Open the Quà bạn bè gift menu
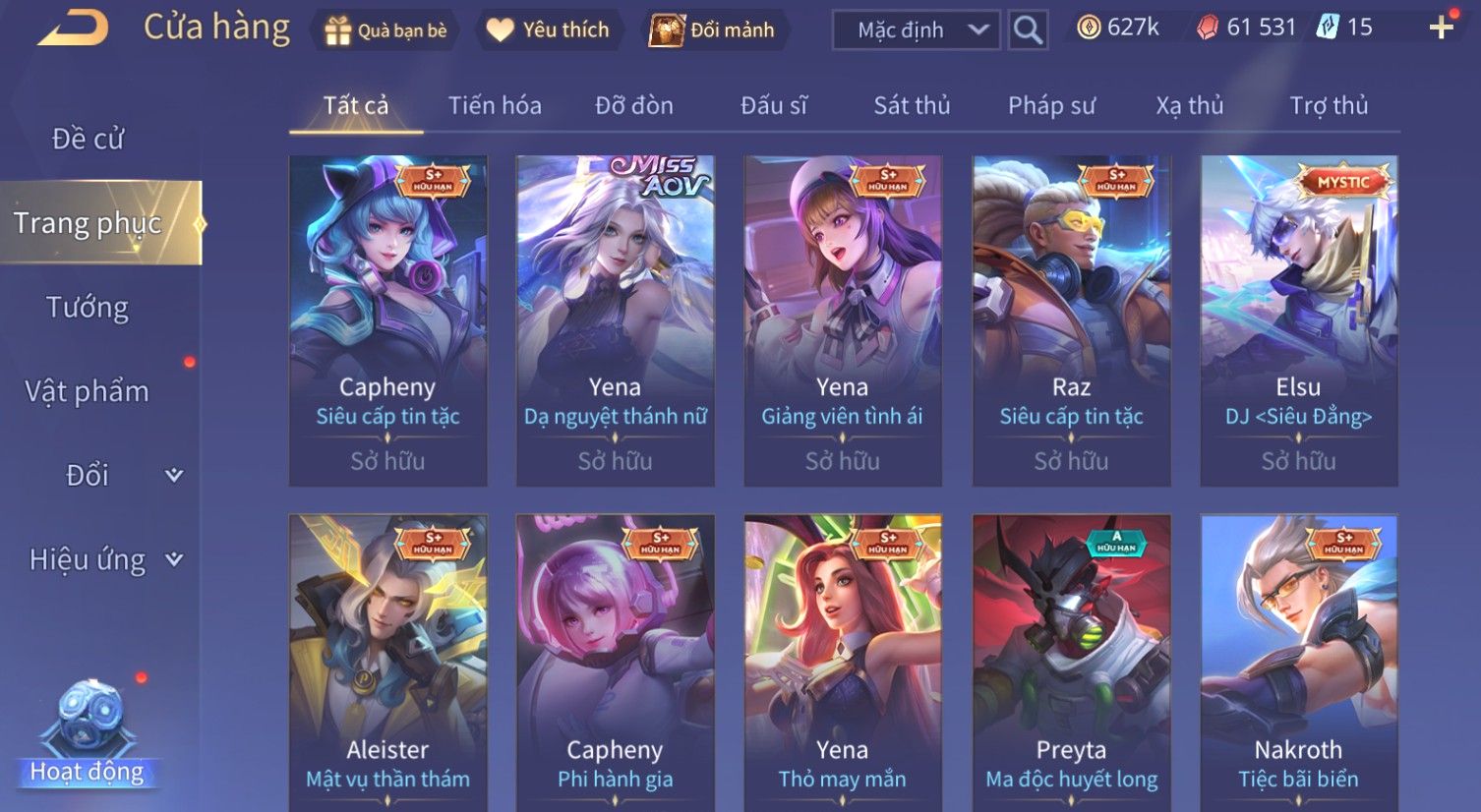 tap(385, 30)
